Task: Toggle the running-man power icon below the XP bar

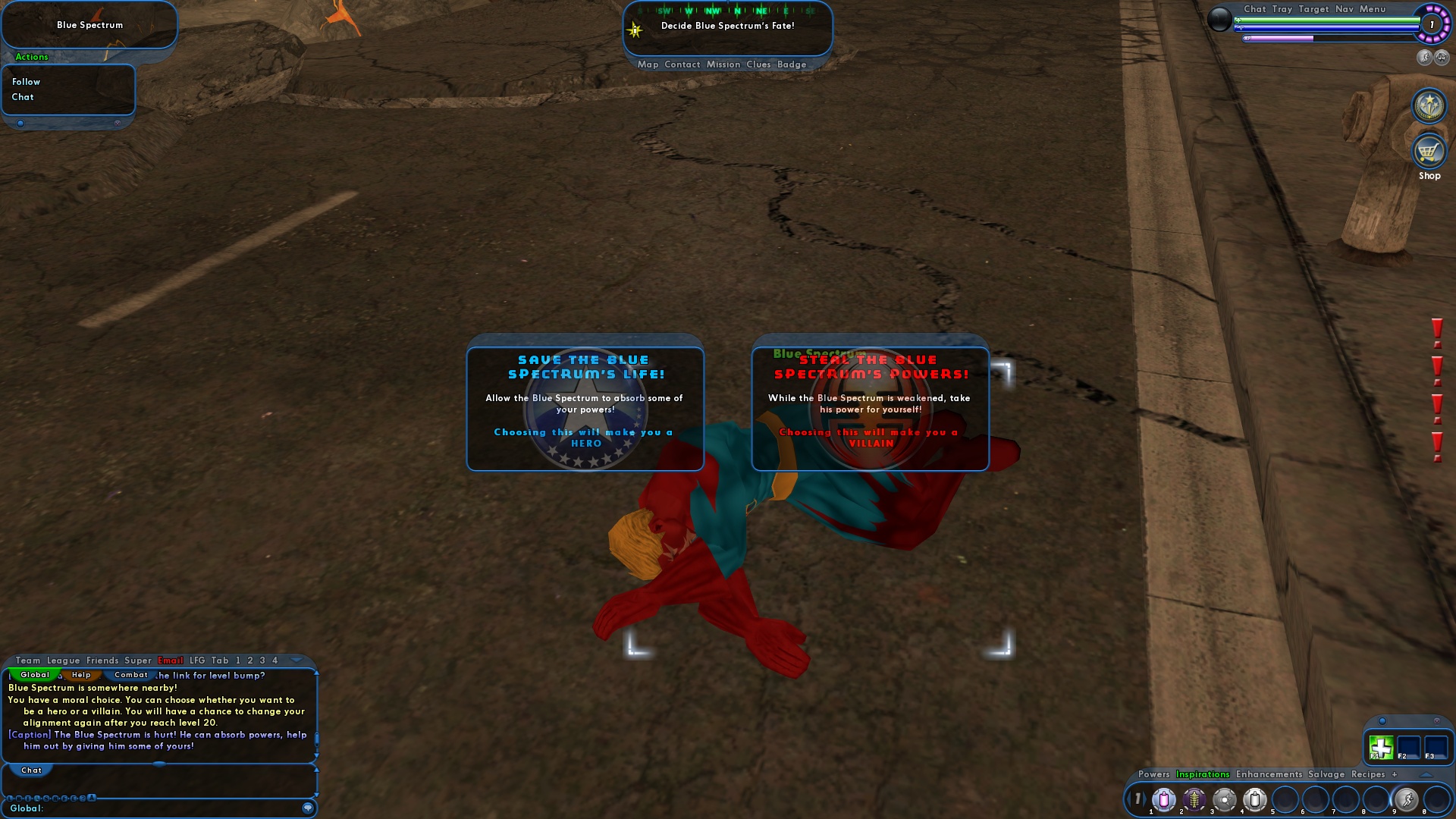Action: click(x=1424, y=58)
